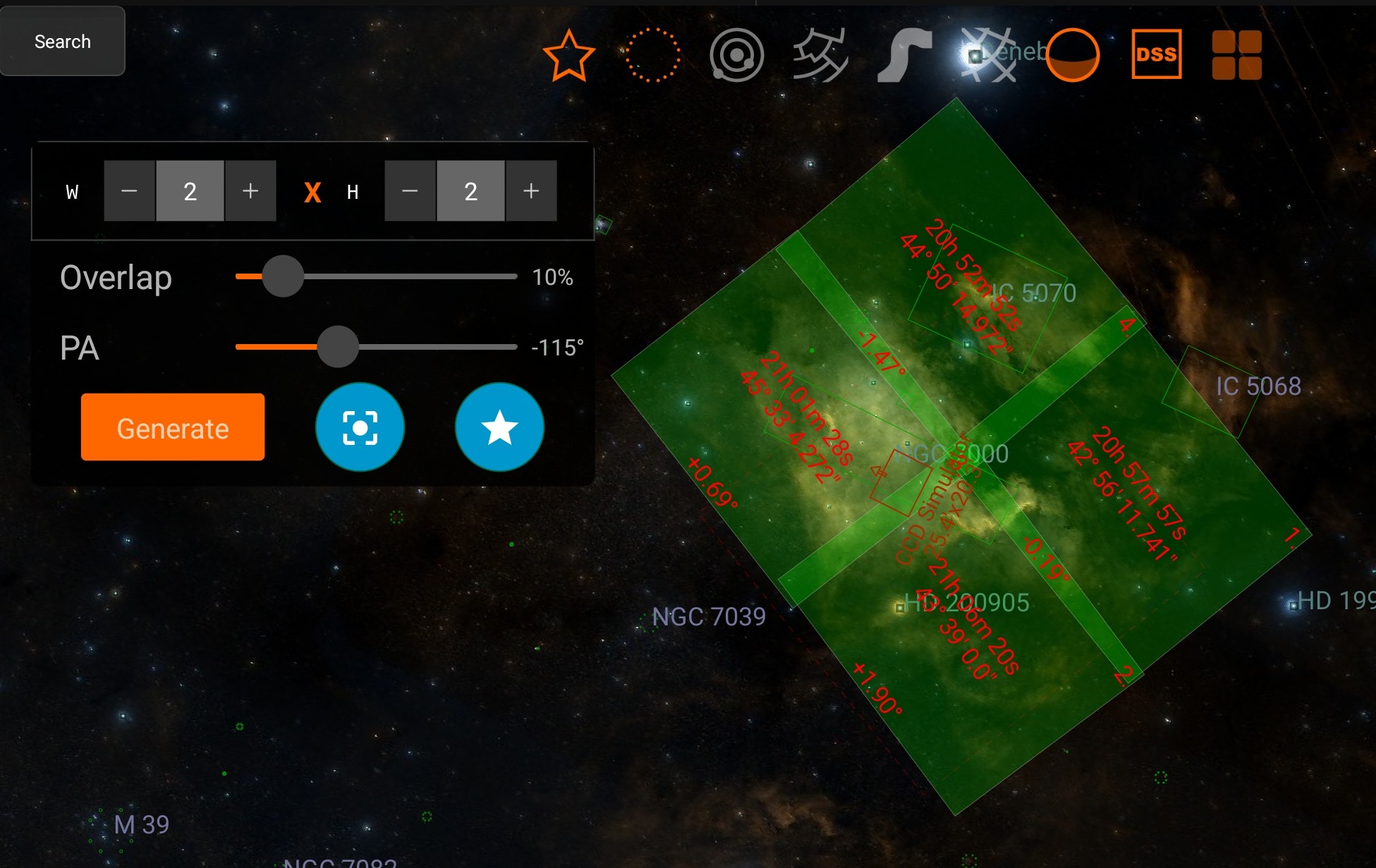Decrease the mosaic width value
The image size is (1376, 868).
click(x=129, y=191)
